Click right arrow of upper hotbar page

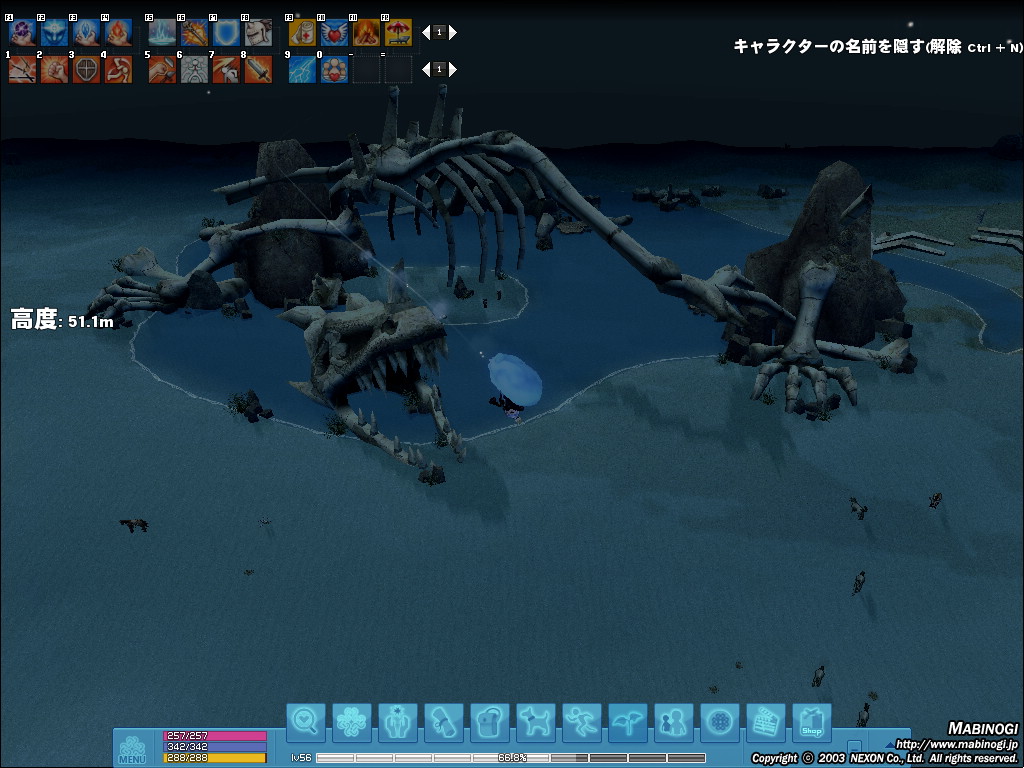pos(453,33)
